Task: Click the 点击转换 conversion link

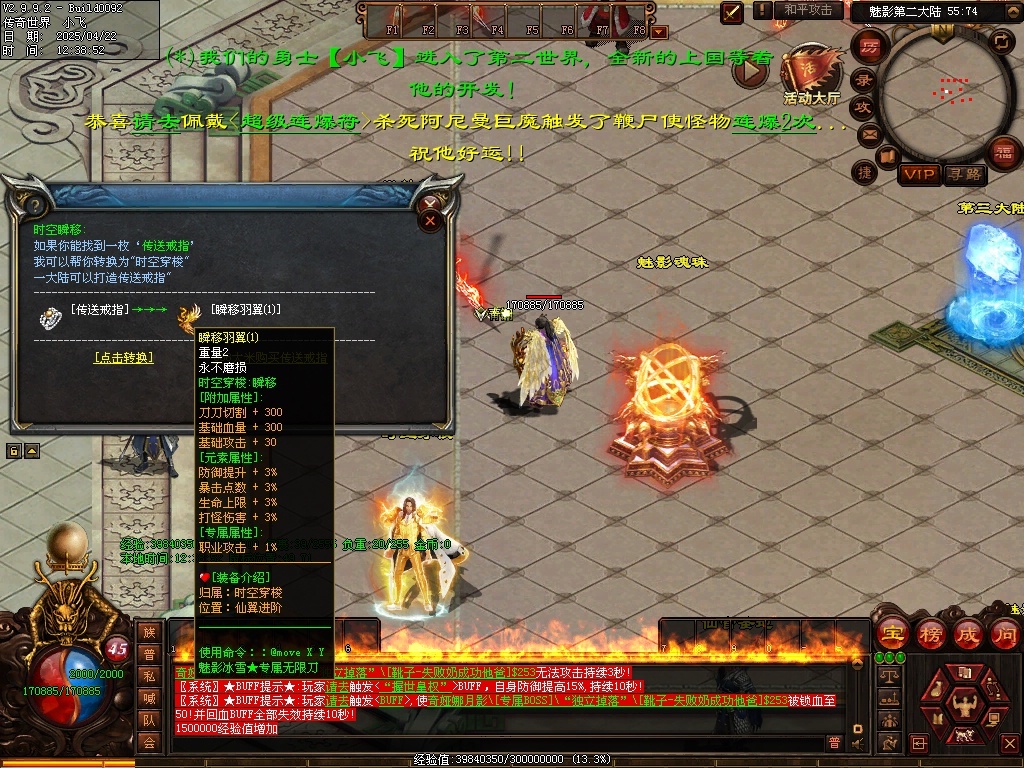Action: pyautogui.click(x=124, y=357)
